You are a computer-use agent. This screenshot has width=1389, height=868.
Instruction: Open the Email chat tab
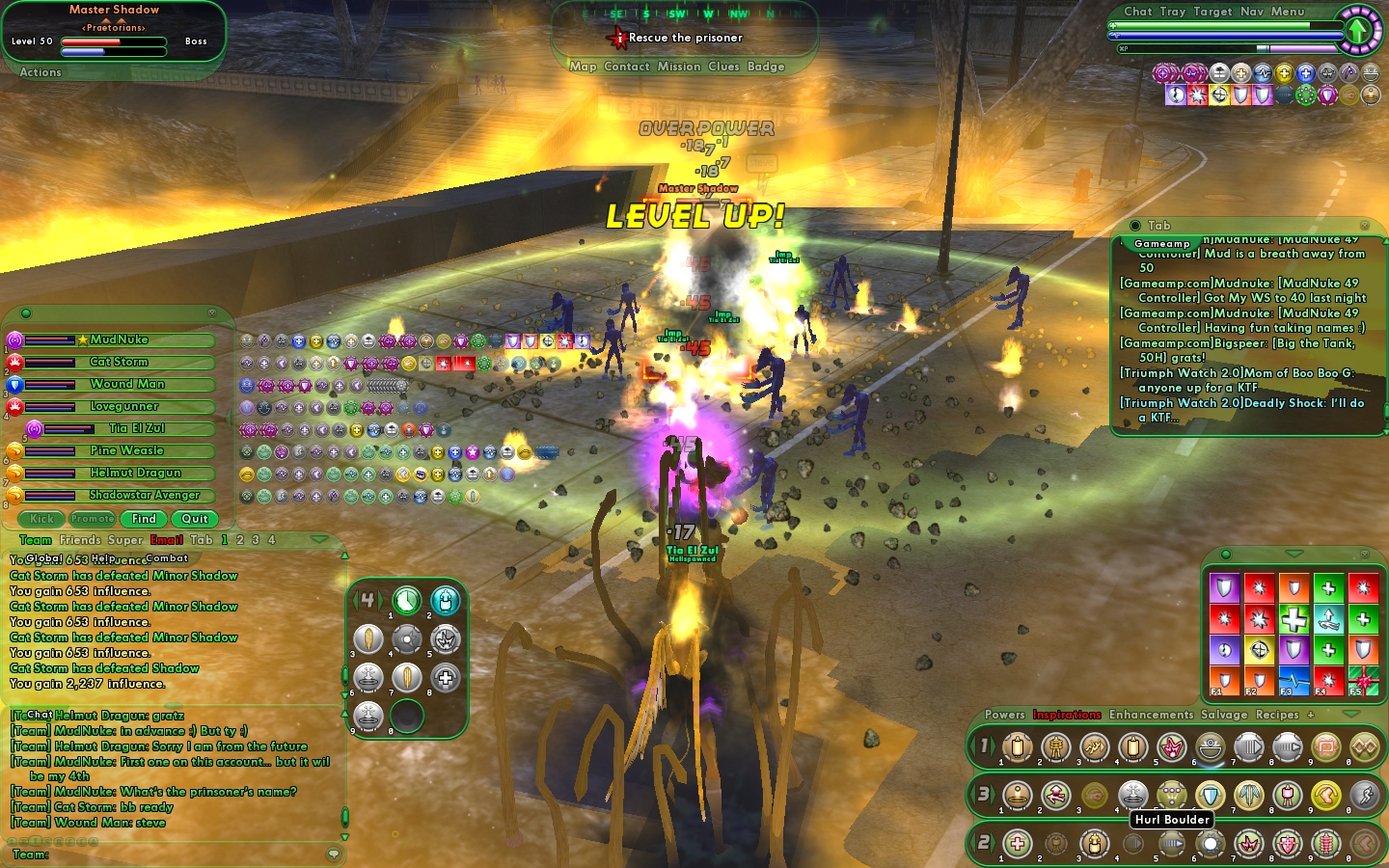[x=167, y=540]
